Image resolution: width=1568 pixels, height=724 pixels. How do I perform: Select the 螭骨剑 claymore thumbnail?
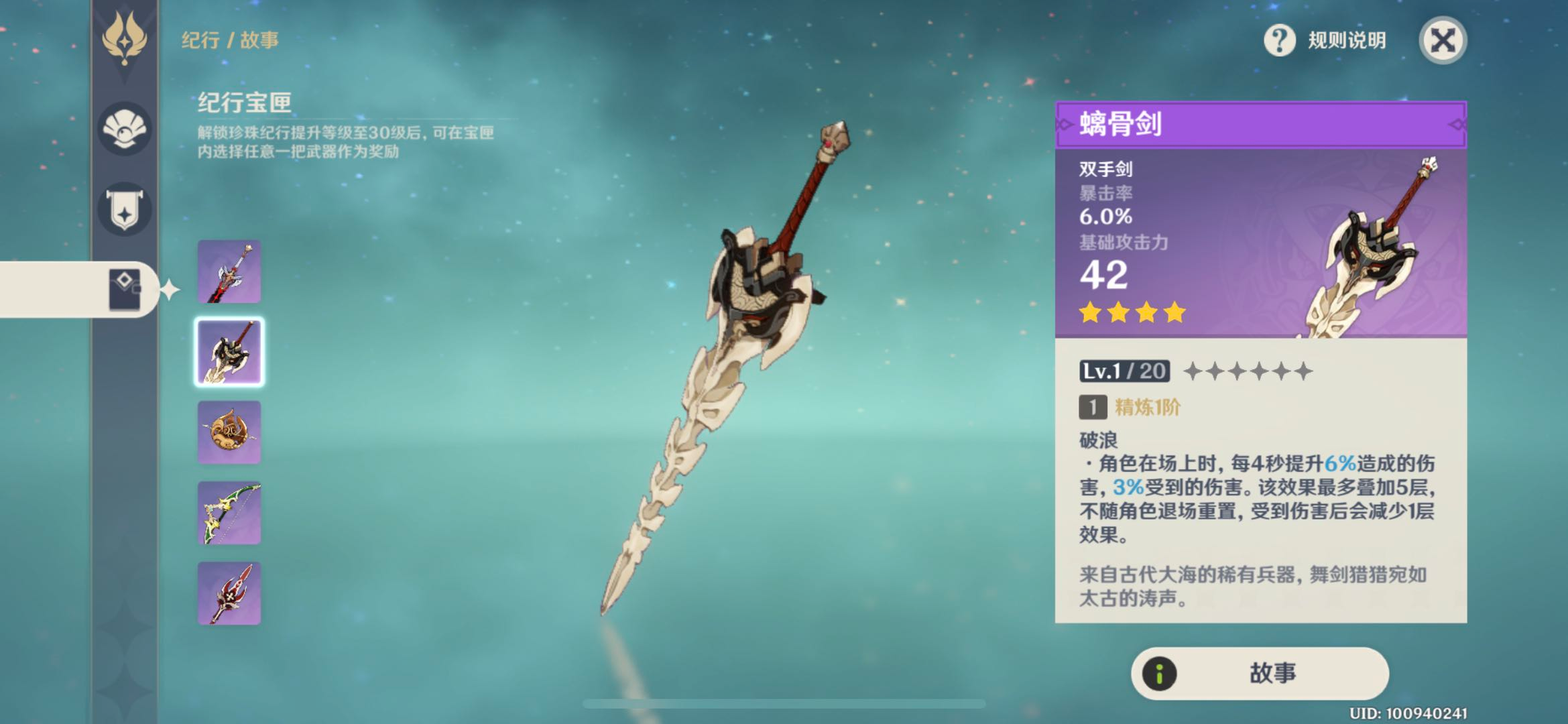tap(229, 352)
